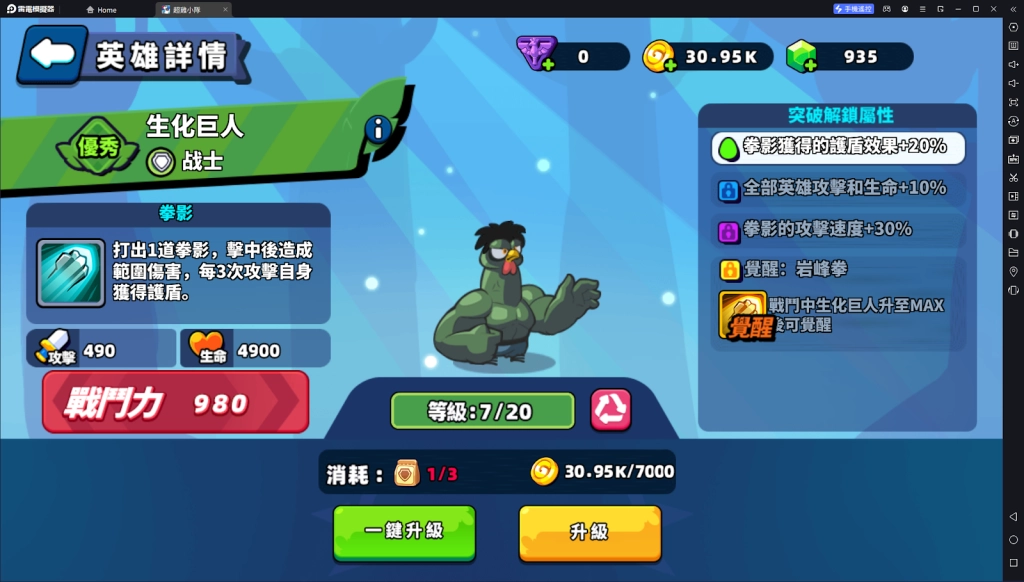This screenshot has width=1024, height=582.
Task: View the locked 覺醒: 岩峰拳 attribute
Action: pyautogui.click(x=838, y=269)
